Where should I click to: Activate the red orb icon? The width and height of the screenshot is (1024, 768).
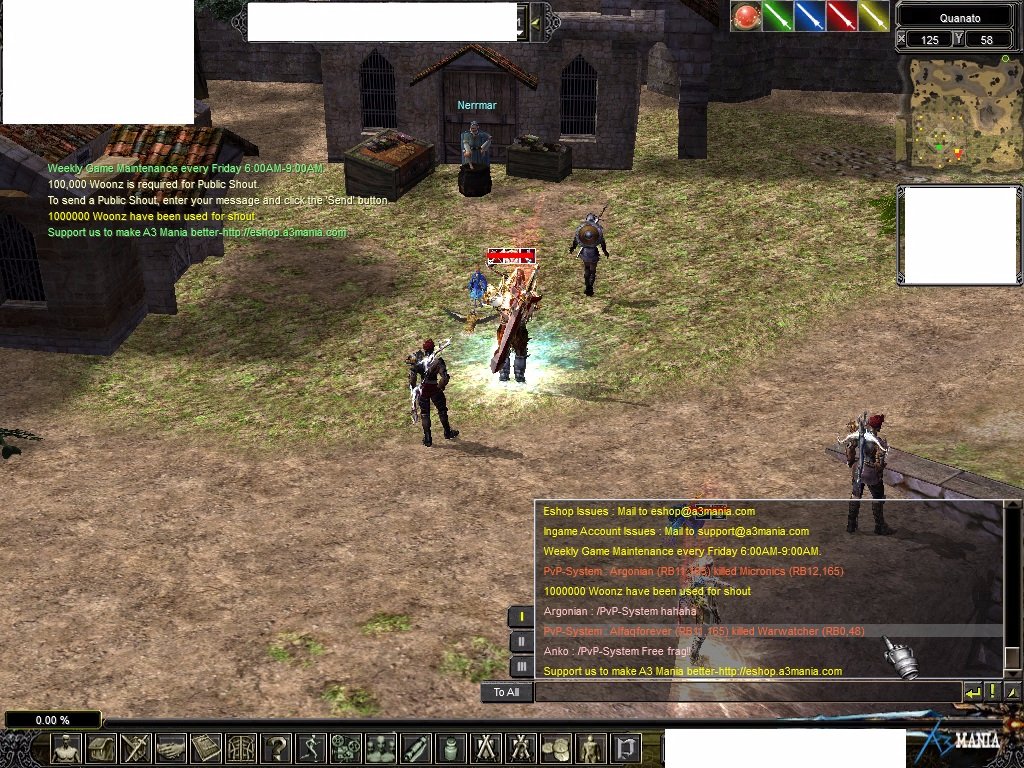(745, 16)
